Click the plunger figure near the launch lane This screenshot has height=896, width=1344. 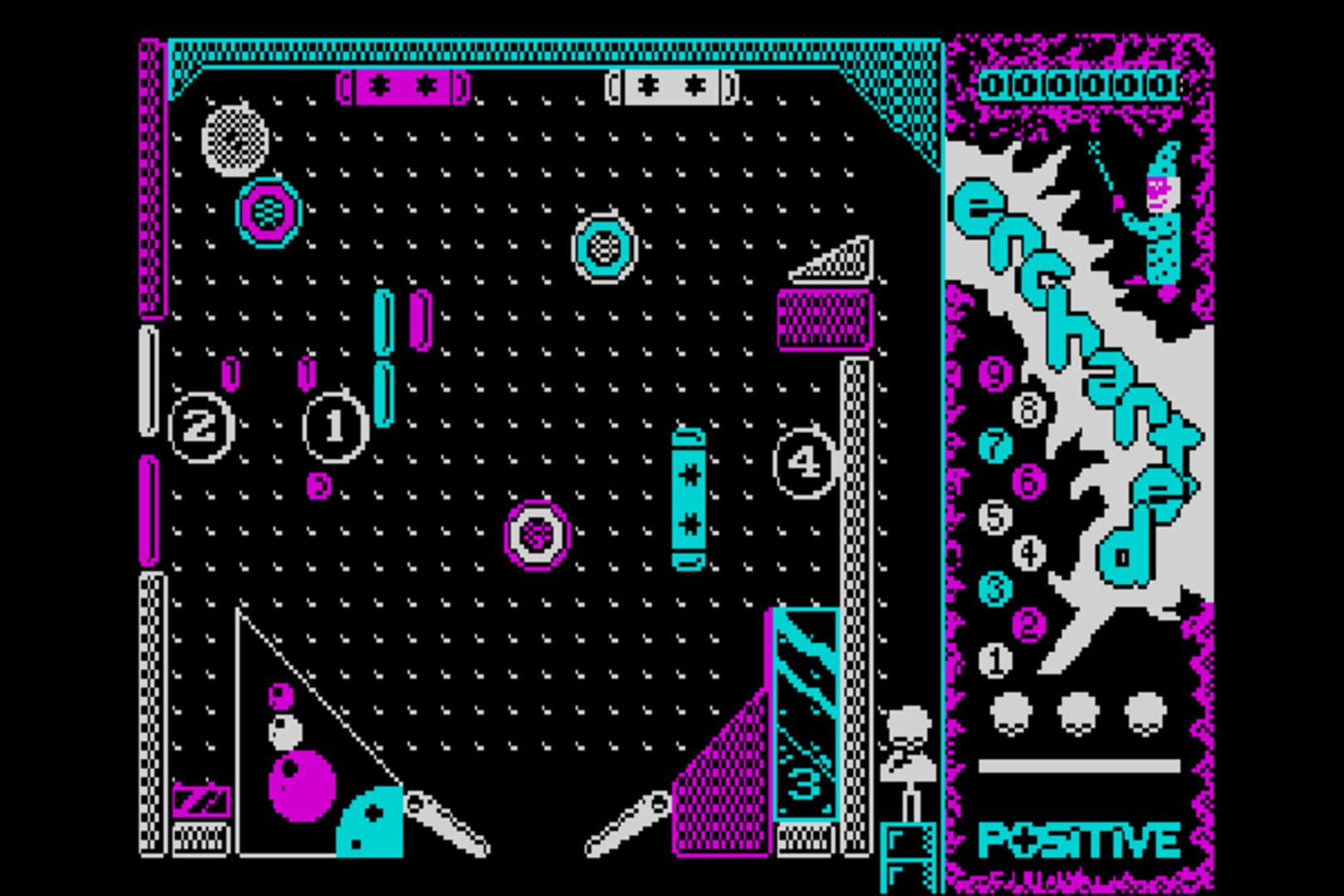(908, 738)
